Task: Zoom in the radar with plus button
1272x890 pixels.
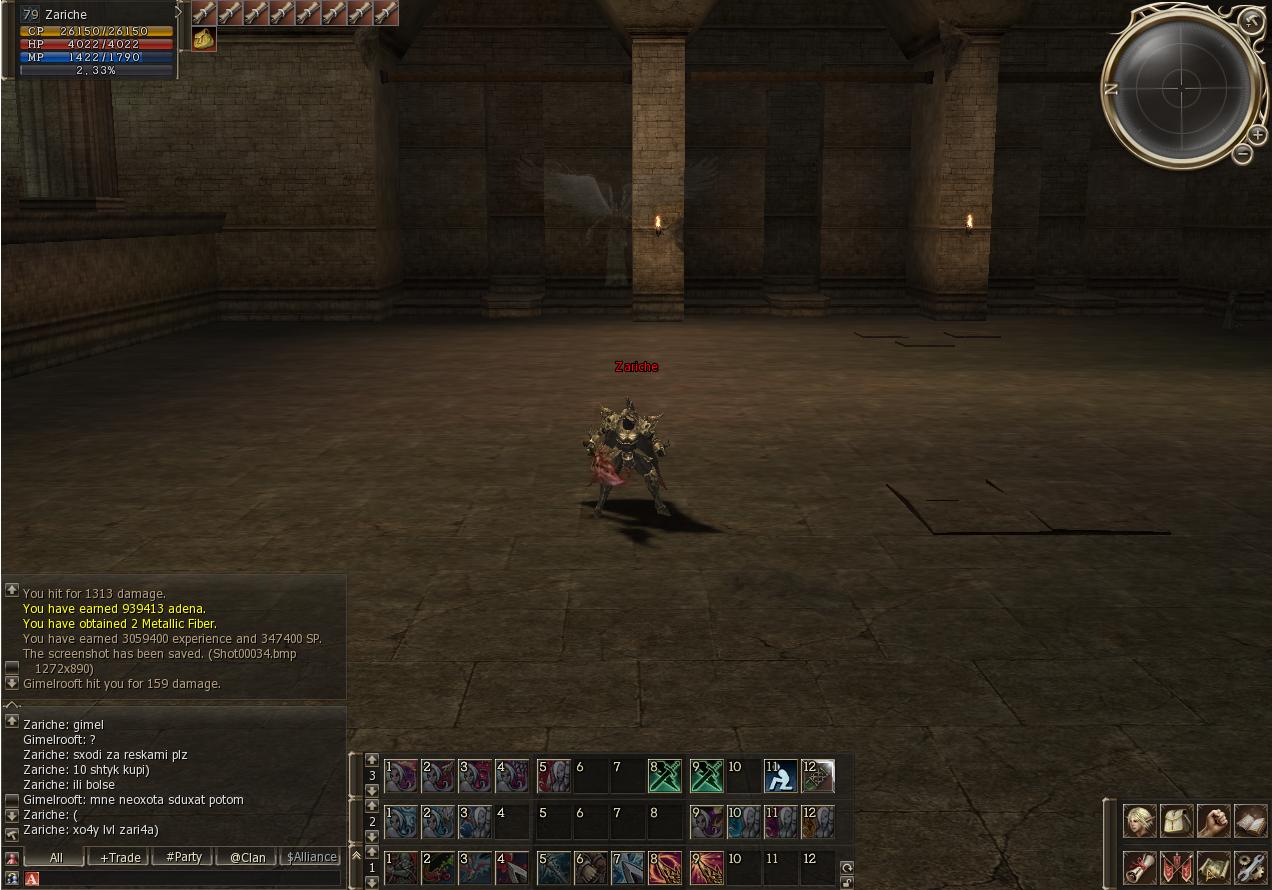Action: [x=1257, y=134]
